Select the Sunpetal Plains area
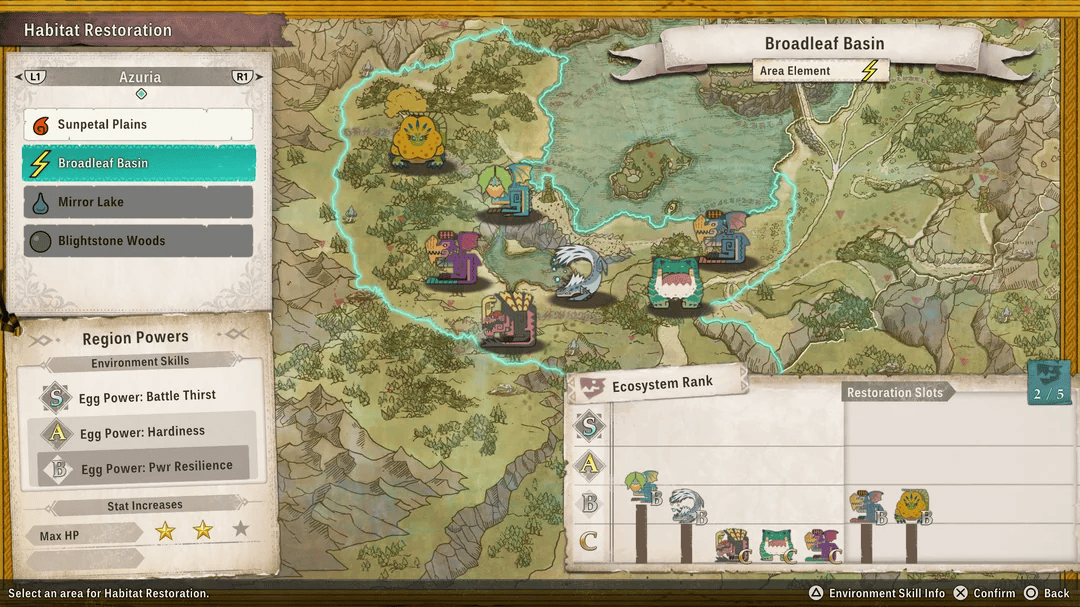Viewport: 1080px width, 607px height. pyautogui.click(x=138, y=125)
